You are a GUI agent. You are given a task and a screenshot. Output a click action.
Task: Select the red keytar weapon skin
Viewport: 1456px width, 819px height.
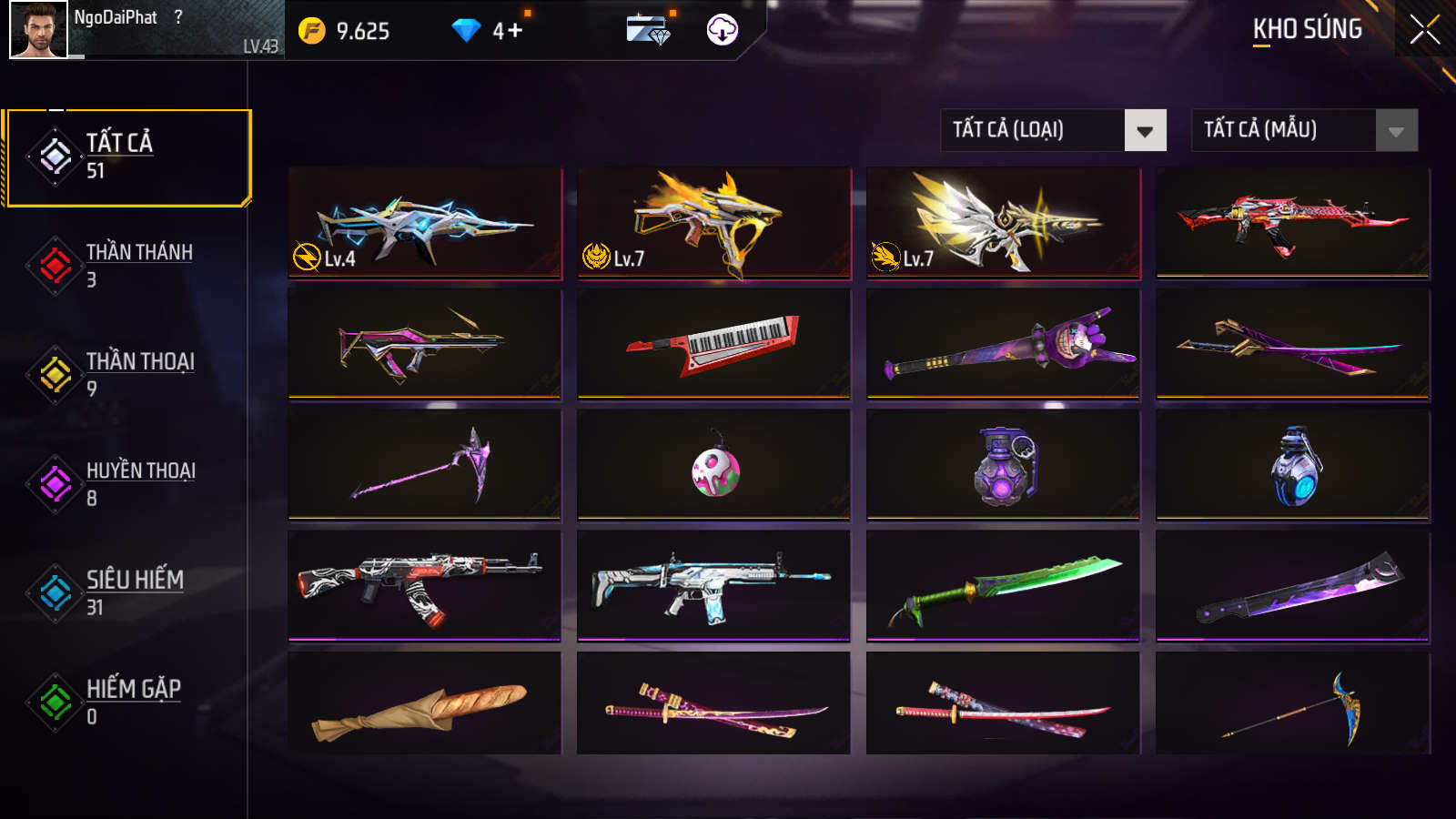point(713,346)
